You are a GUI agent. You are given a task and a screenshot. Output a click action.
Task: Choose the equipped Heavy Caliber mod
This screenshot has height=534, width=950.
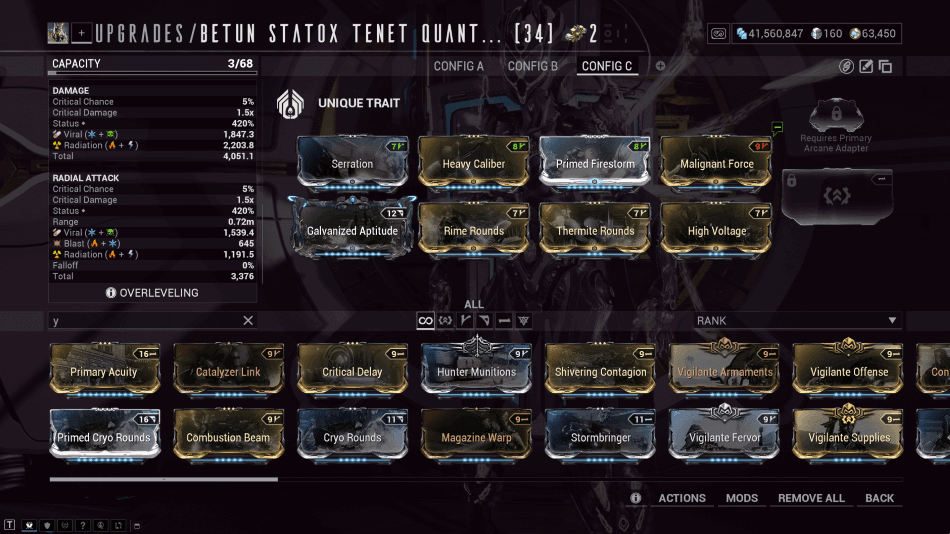pos(474,161)
